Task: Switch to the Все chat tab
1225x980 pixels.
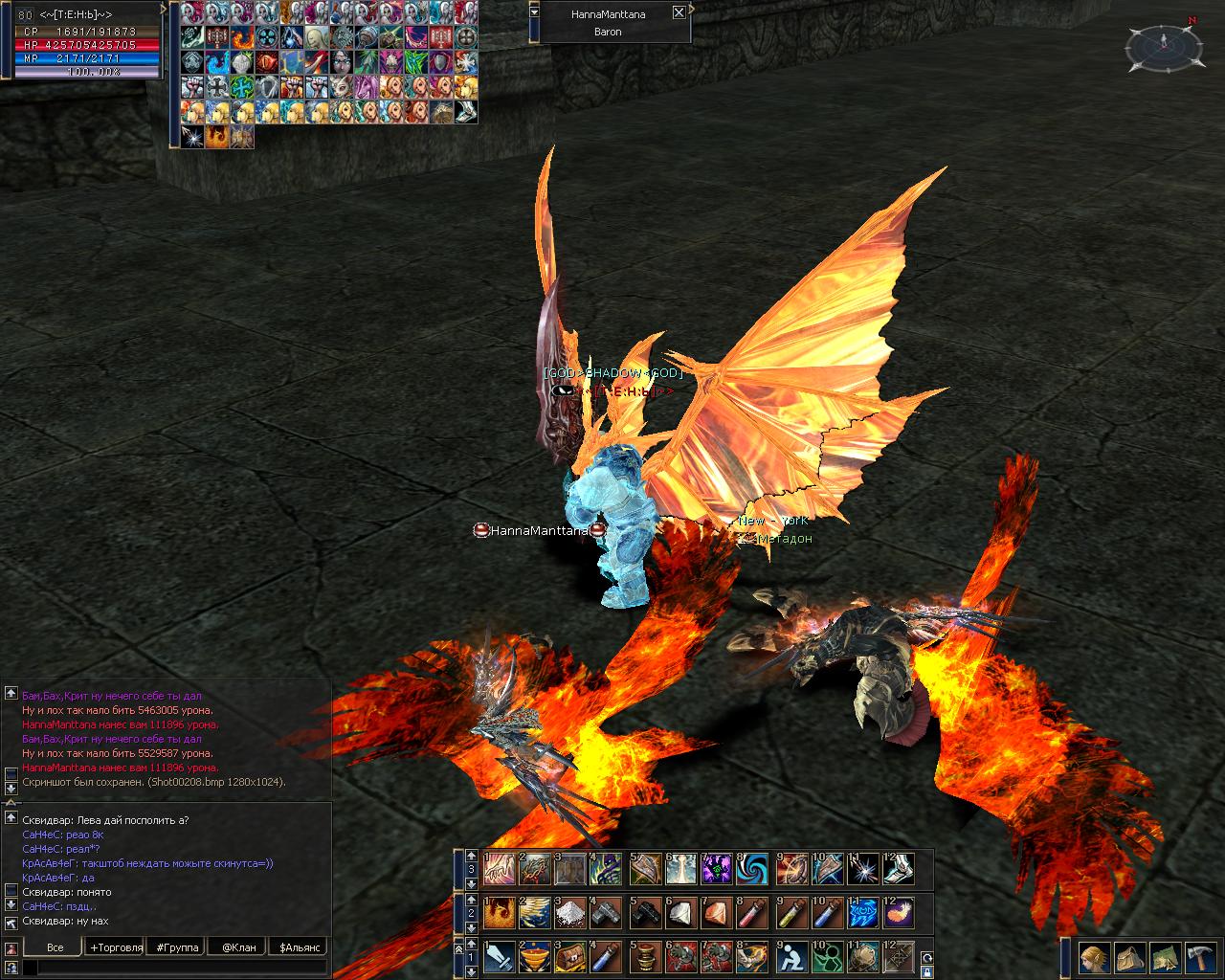Action: click(x=55, y=947)
